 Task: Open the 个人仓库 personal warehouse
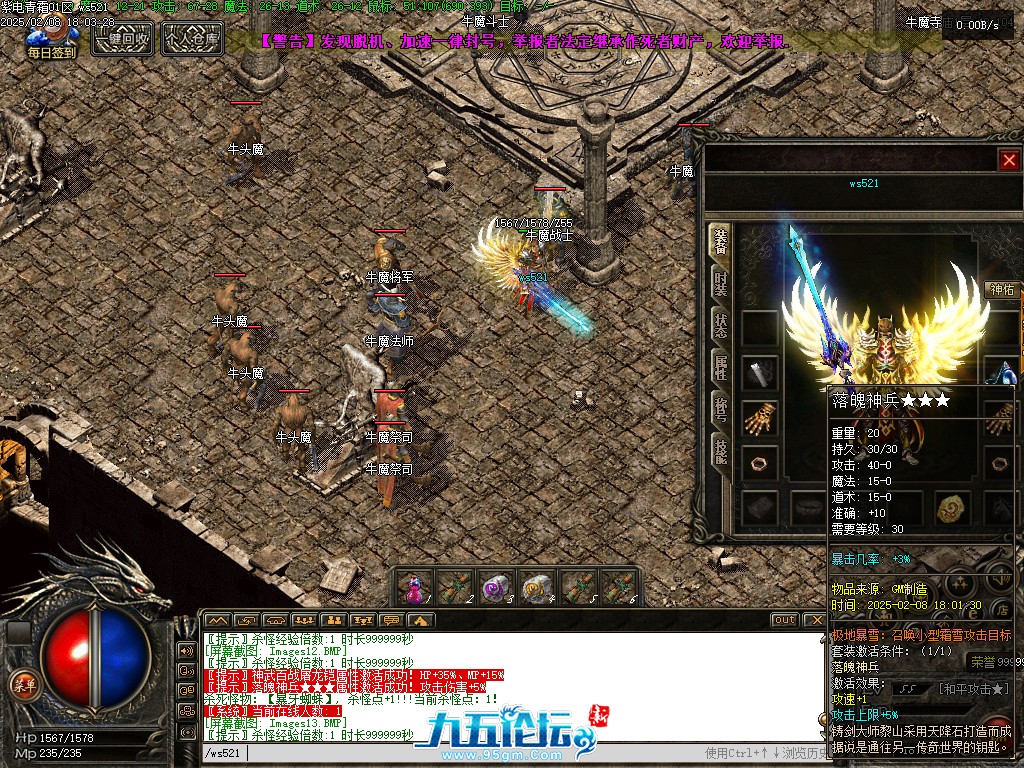pos(192,39)
